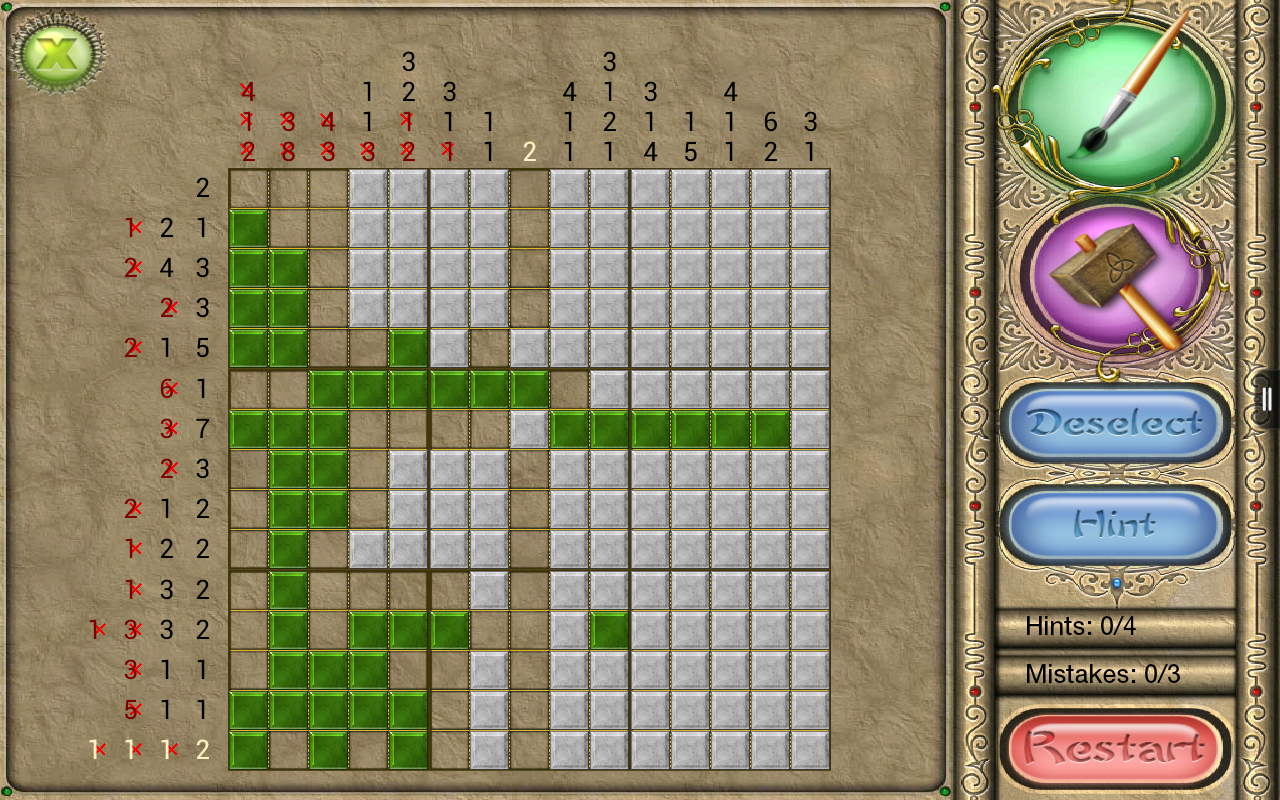1280x800 pixels.
Task: Request help with the Hint button
Action: point(1115,525)
